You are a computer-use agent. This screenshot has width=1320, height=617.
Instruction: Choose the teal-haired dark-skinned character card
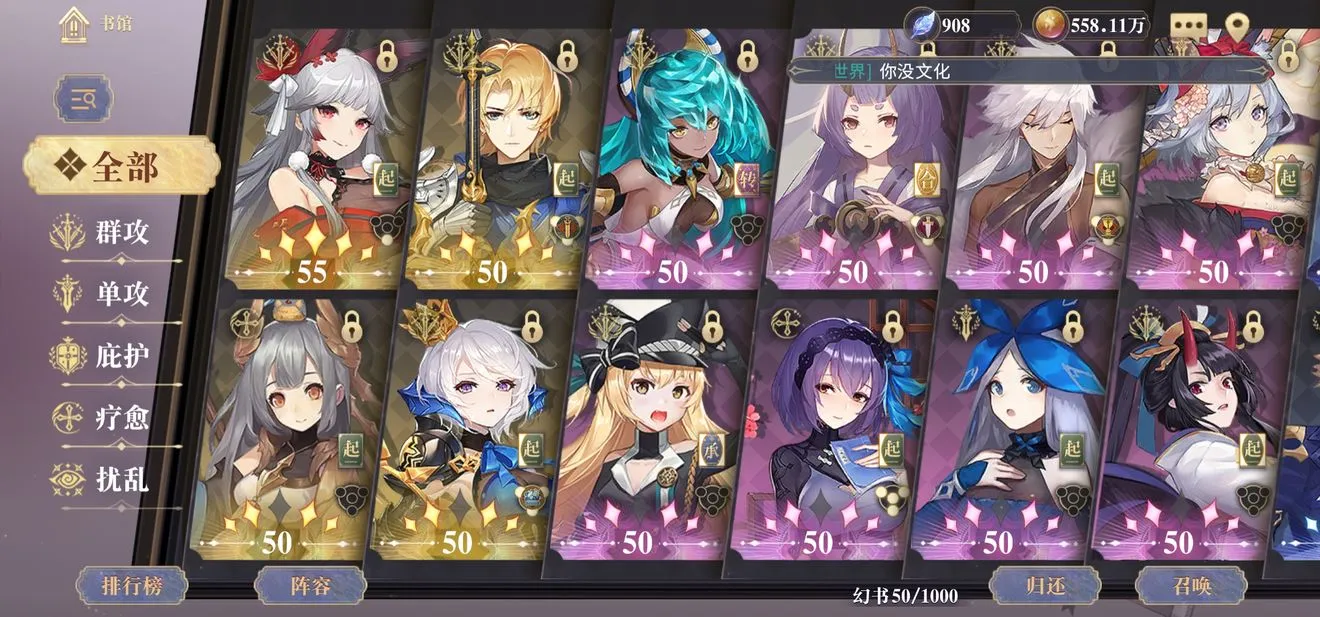coord(680,160)
